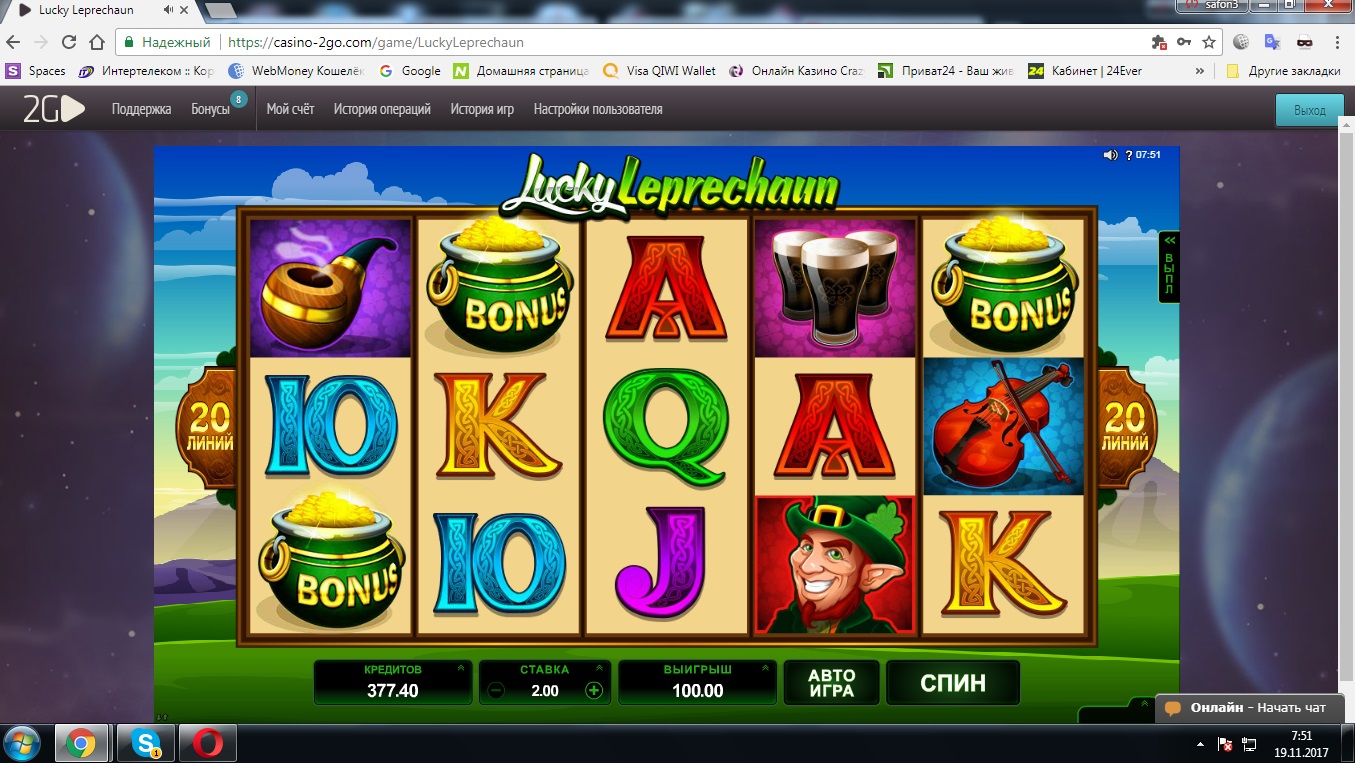The height and width of the screenshot is (763, 1355).
Task: Open Настройки пользователя user settings
Action: click(x=598, y=109)
